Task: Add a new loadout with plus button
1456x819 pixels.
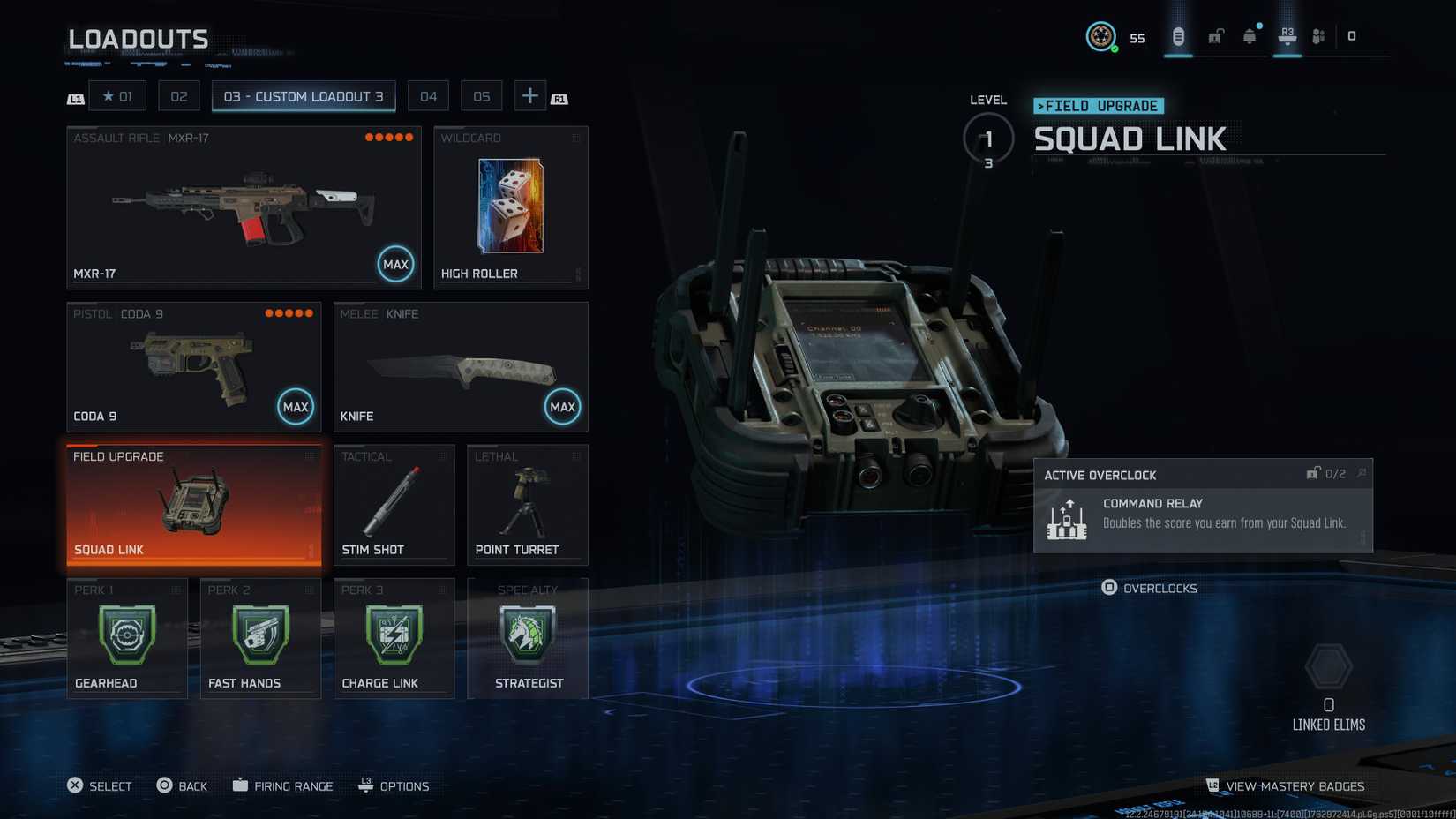Action: click(529, 95)
